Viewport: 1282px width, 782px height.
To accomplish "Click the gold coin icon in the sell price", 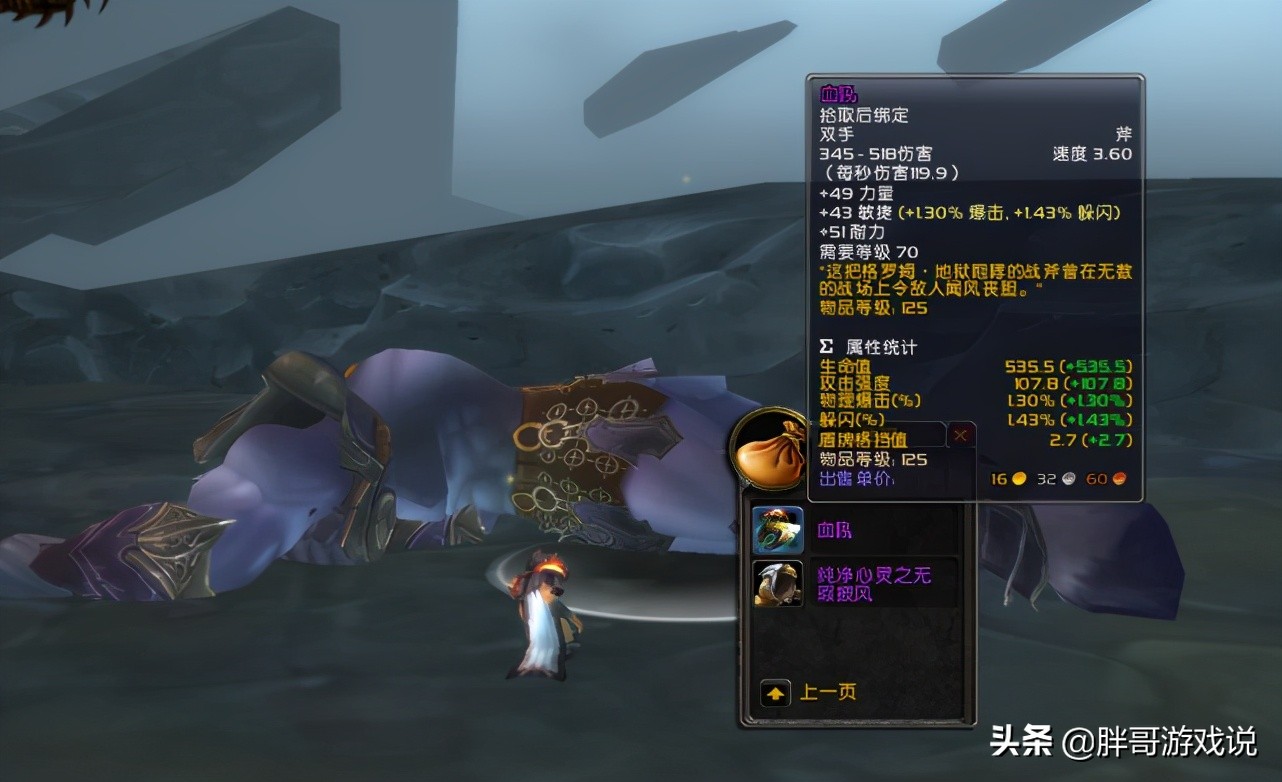I will point(1018,479).
